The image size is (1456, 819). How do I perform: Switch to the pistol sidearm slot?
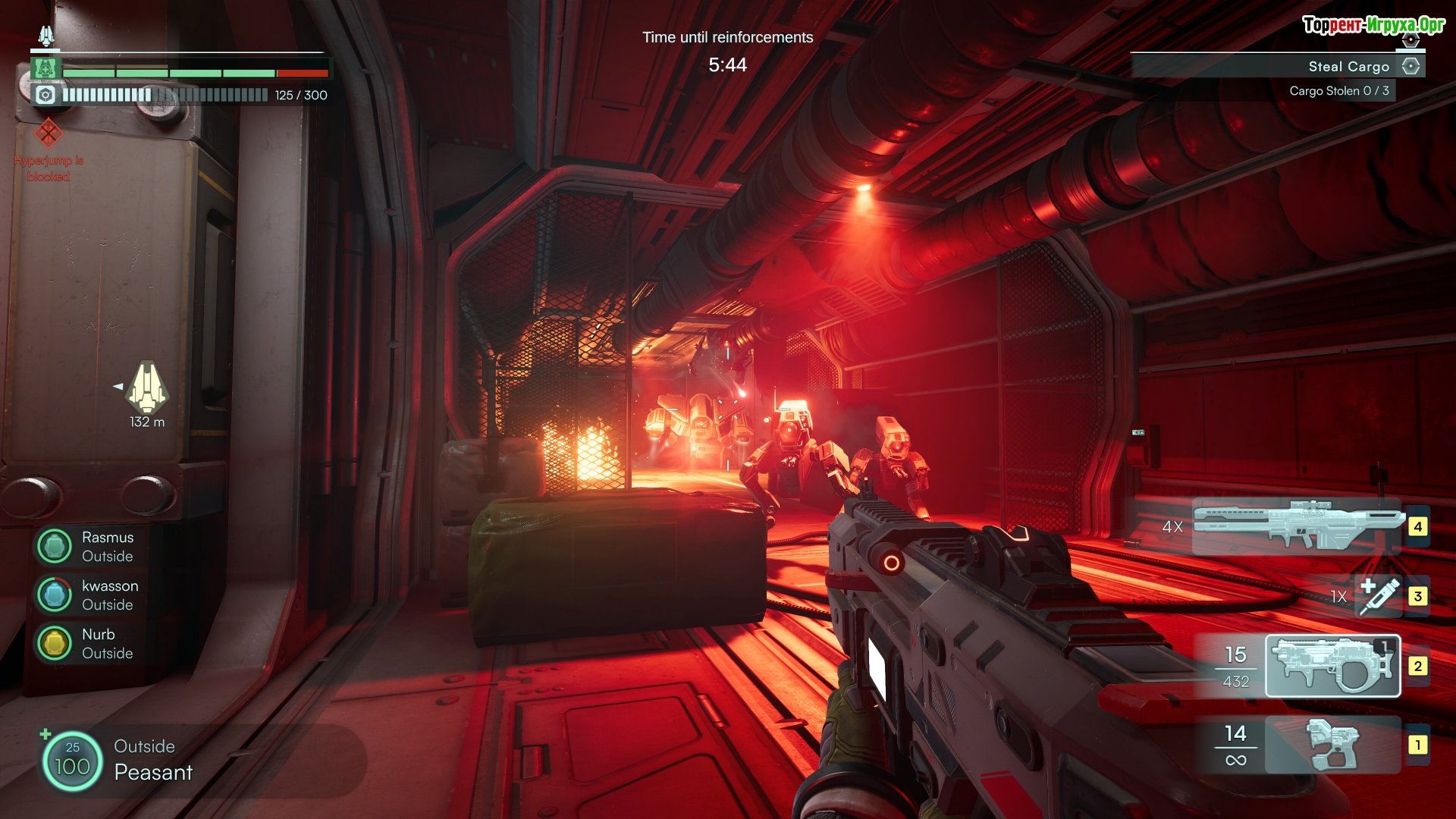coord(1332,745)
